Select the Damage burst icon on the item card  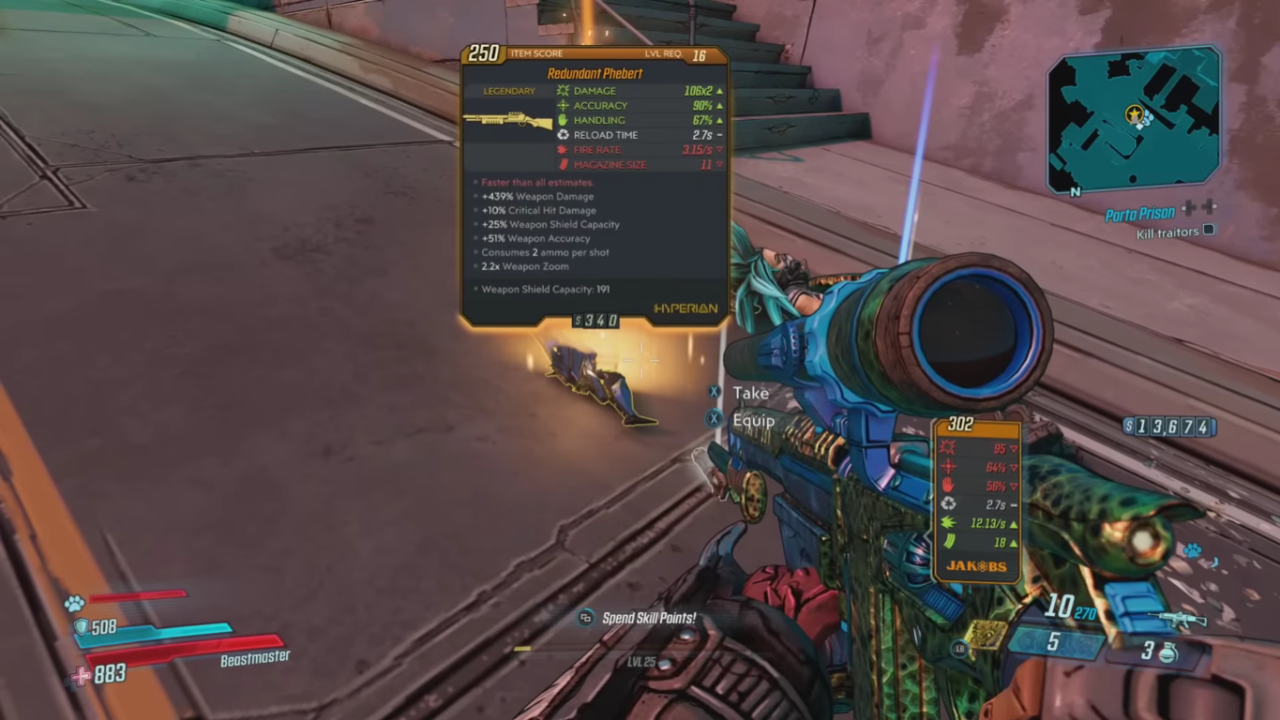click(563, 90)
